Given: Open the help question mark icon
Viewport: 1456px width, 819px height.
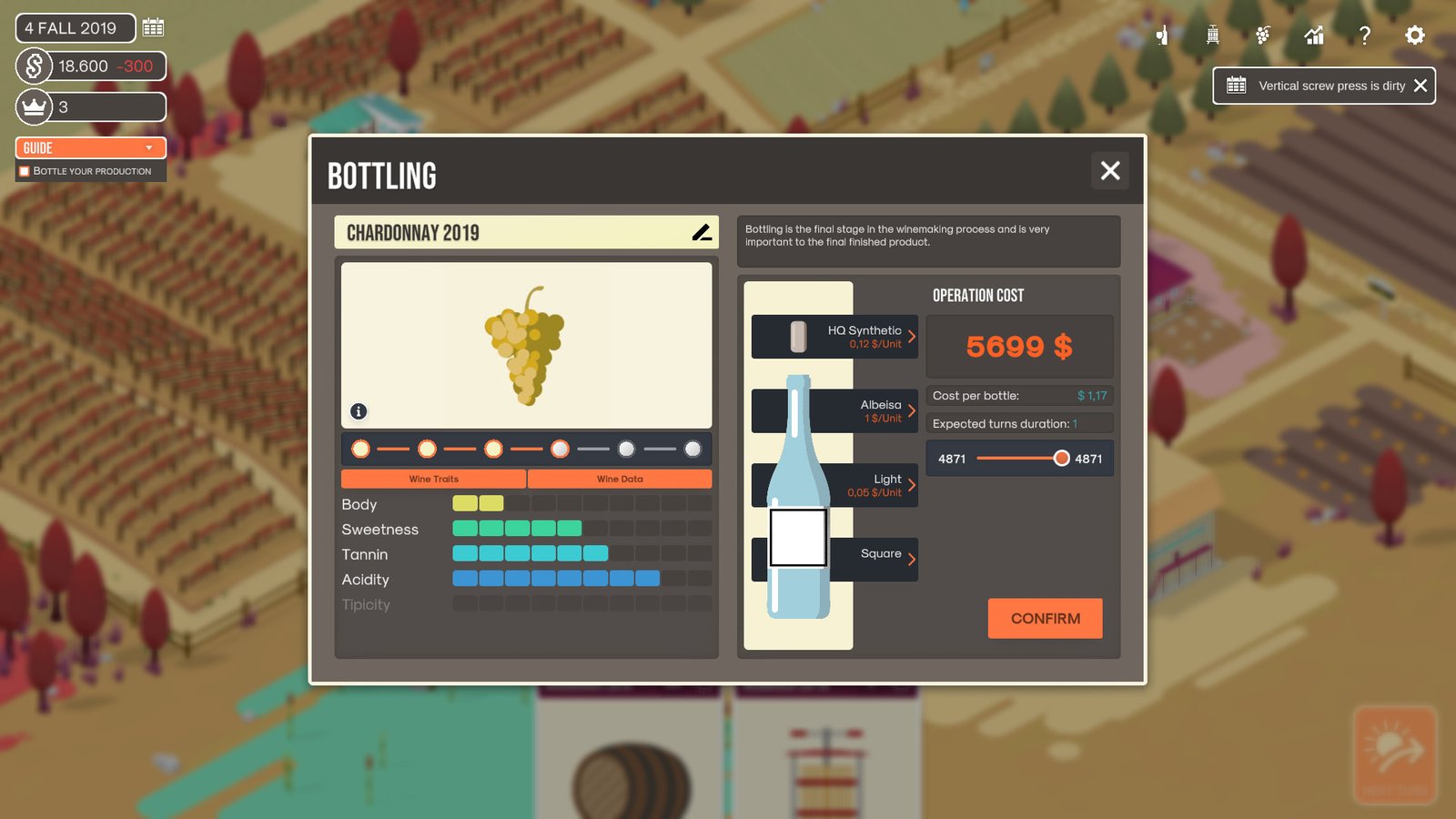Looking at the screenshot, I should 1364,35.
